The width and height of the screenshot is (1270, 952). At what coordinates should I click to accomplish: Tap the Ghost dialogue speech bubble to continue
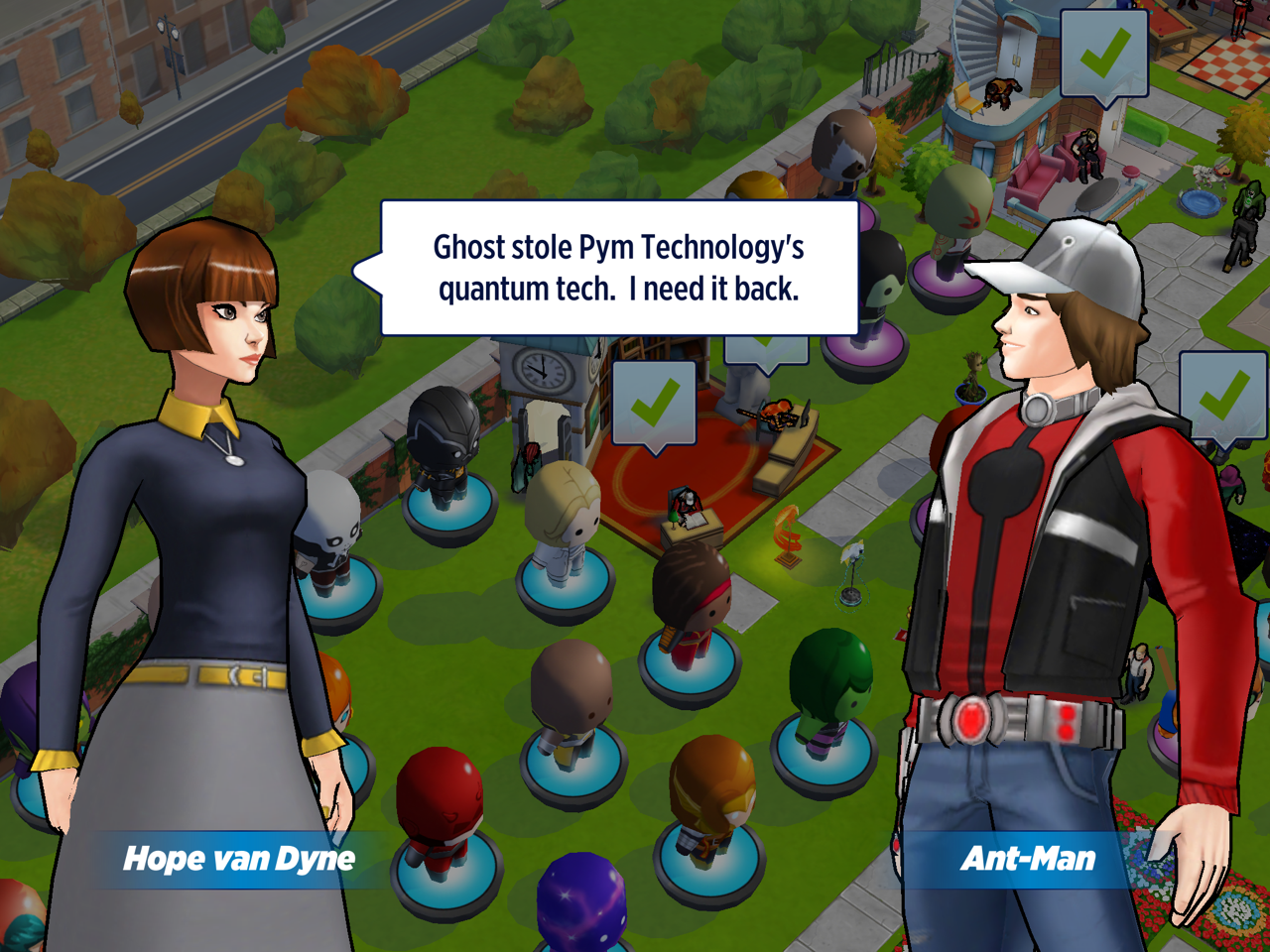[619, 268]
